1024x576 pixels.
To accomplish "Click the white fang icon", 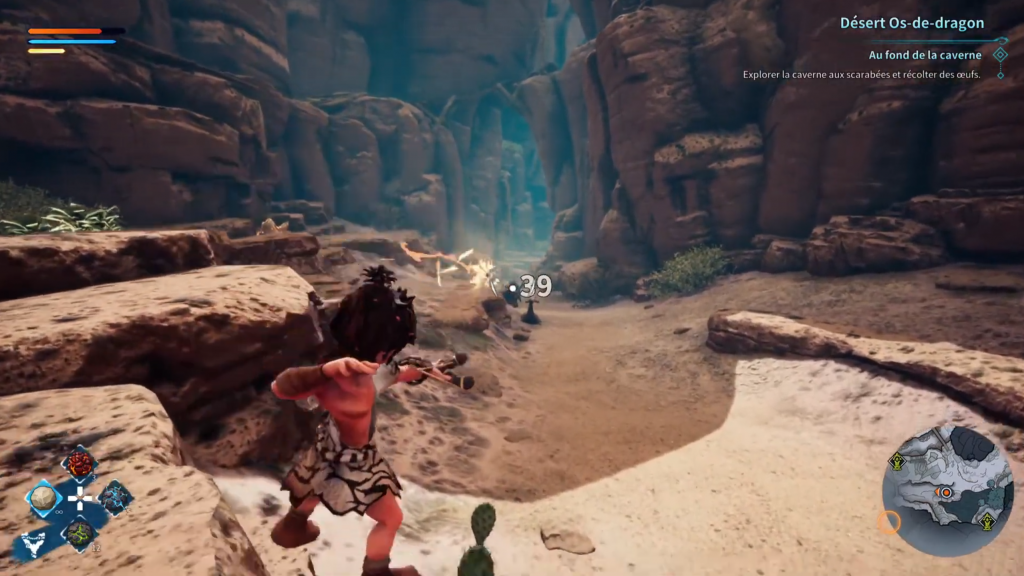I will pyautogui.click(x=32, y=544).
